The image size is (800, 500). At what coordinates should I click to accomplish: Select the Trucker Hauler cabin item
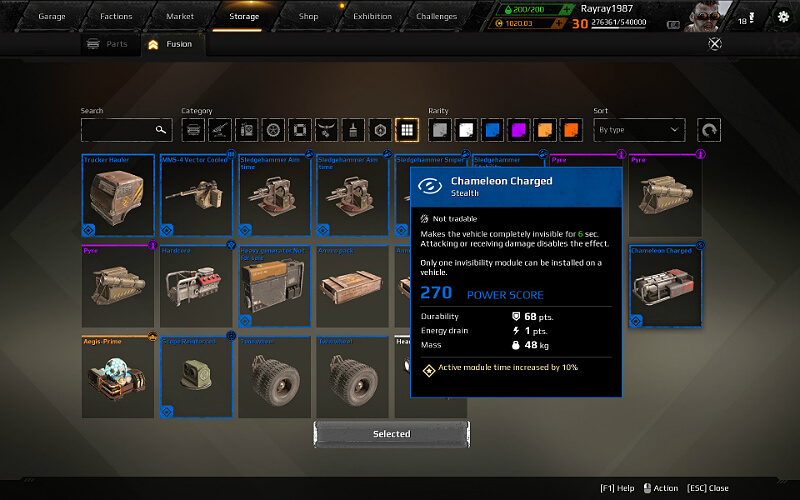click(118, 195)
